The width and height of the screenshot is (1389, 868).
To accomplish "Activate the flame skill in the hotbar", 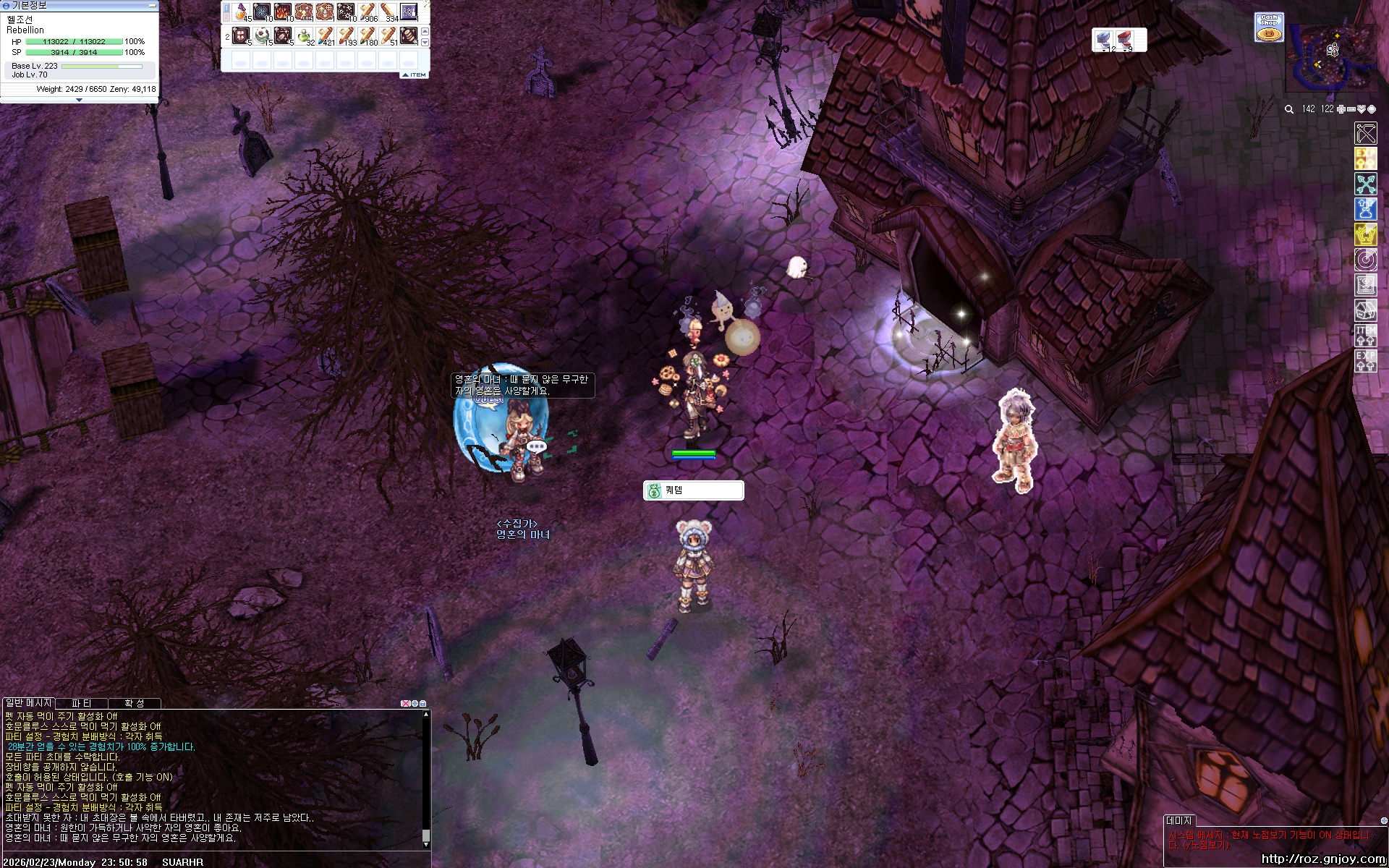I will [x=283, y=12].
